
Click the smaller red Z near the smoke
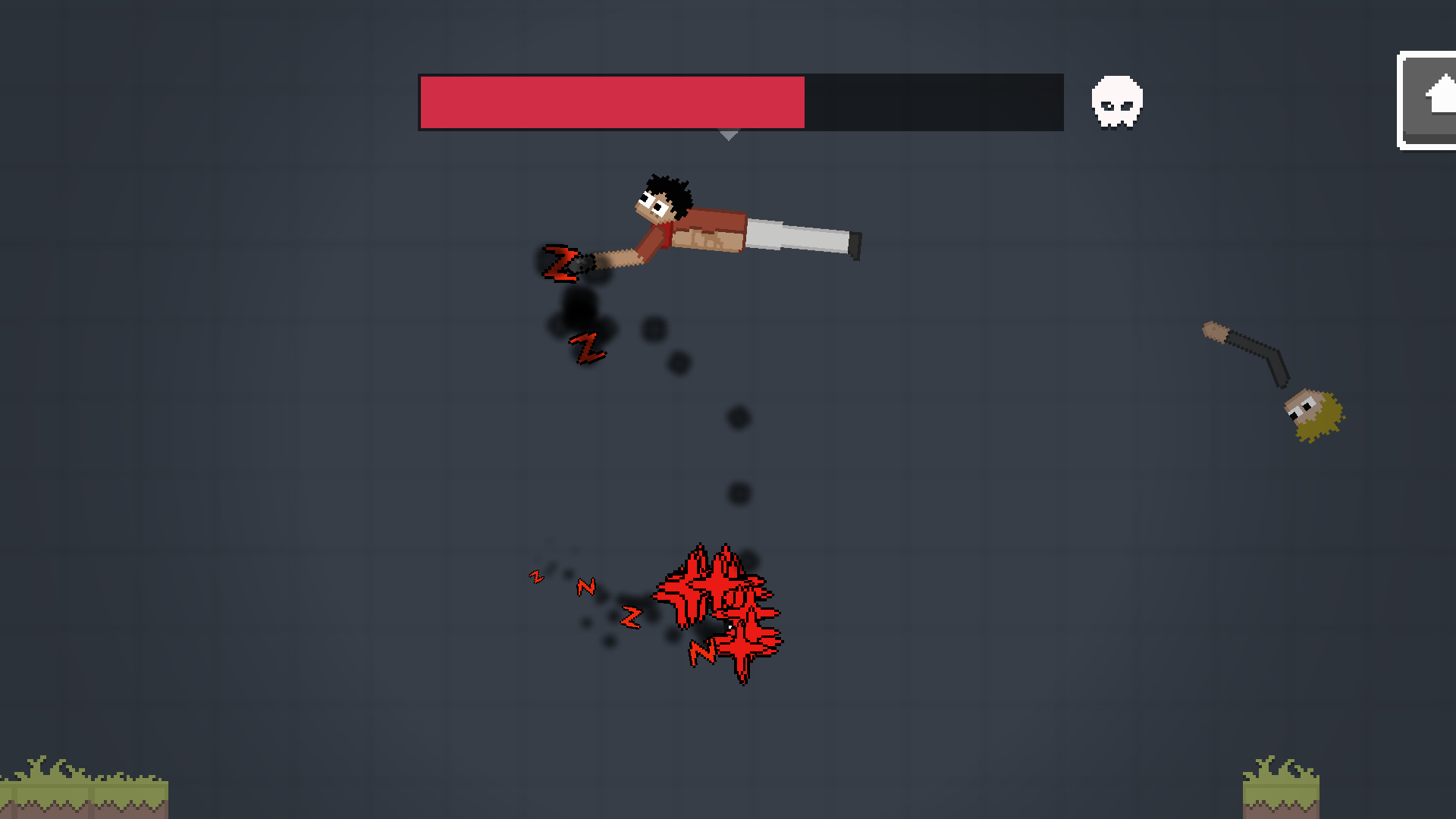[587, 347]
